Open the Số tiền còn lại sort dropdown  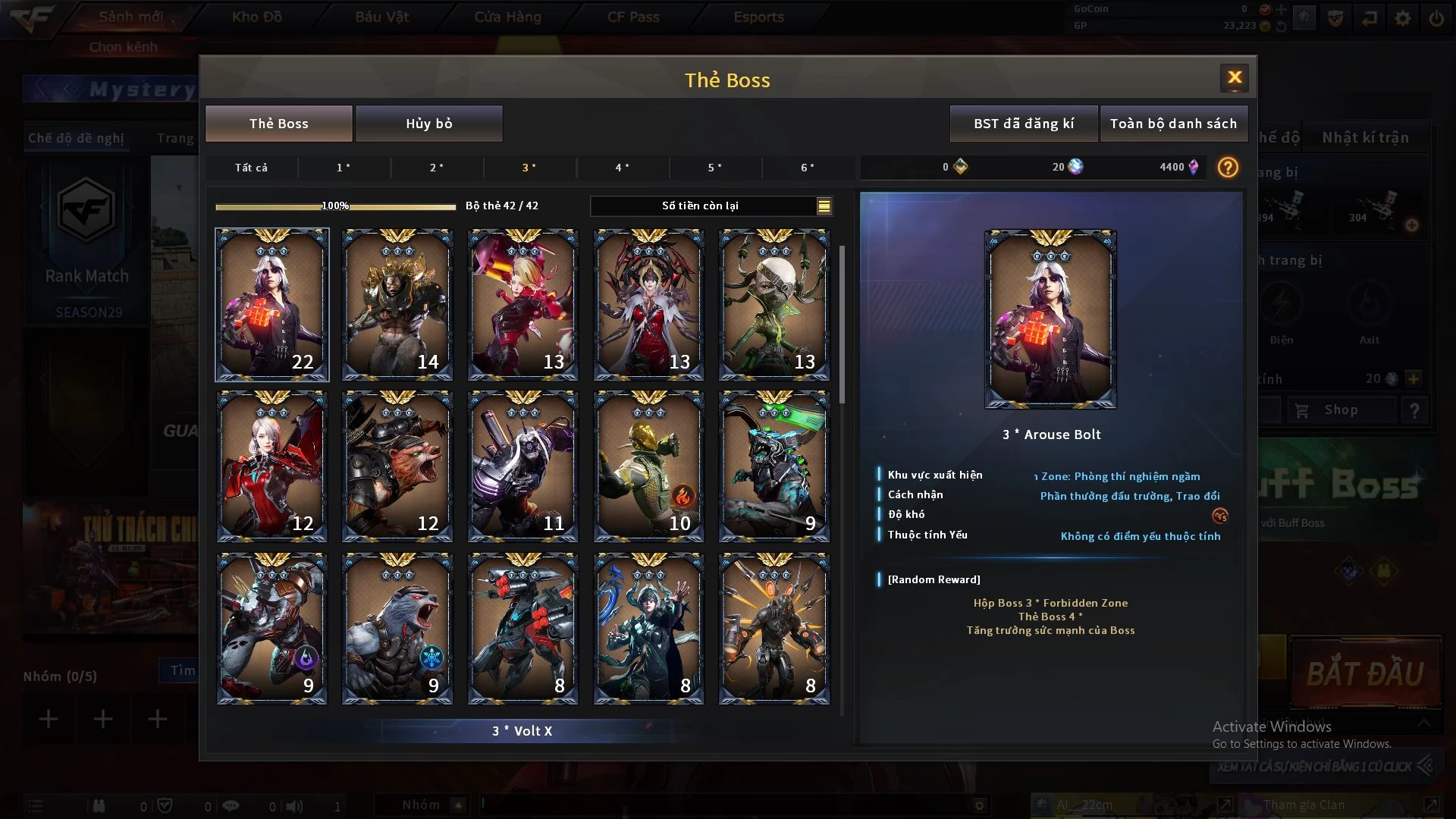(824, 206)
